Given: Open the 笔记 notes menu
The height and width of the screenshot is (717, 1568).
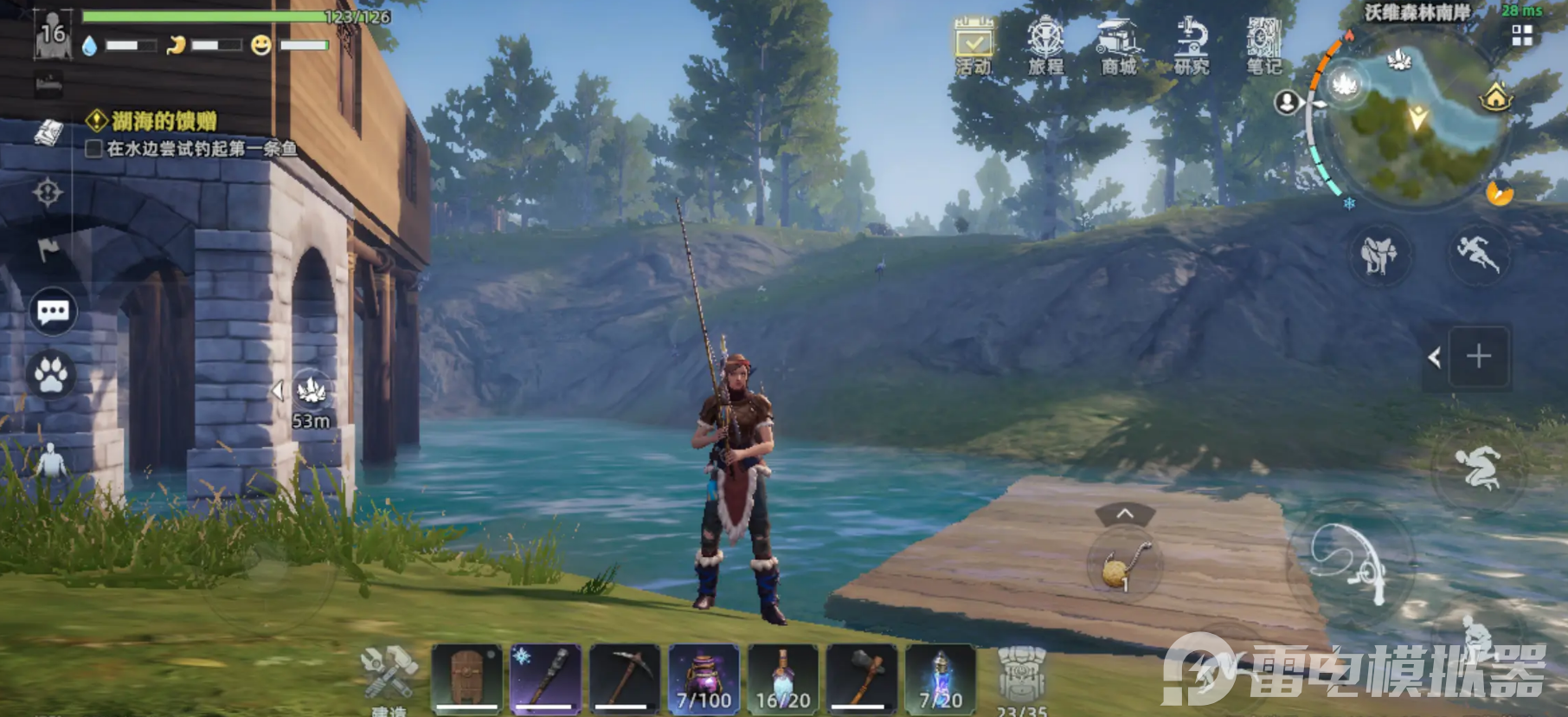Looking at the screenshot, I should click(1263, 43).
